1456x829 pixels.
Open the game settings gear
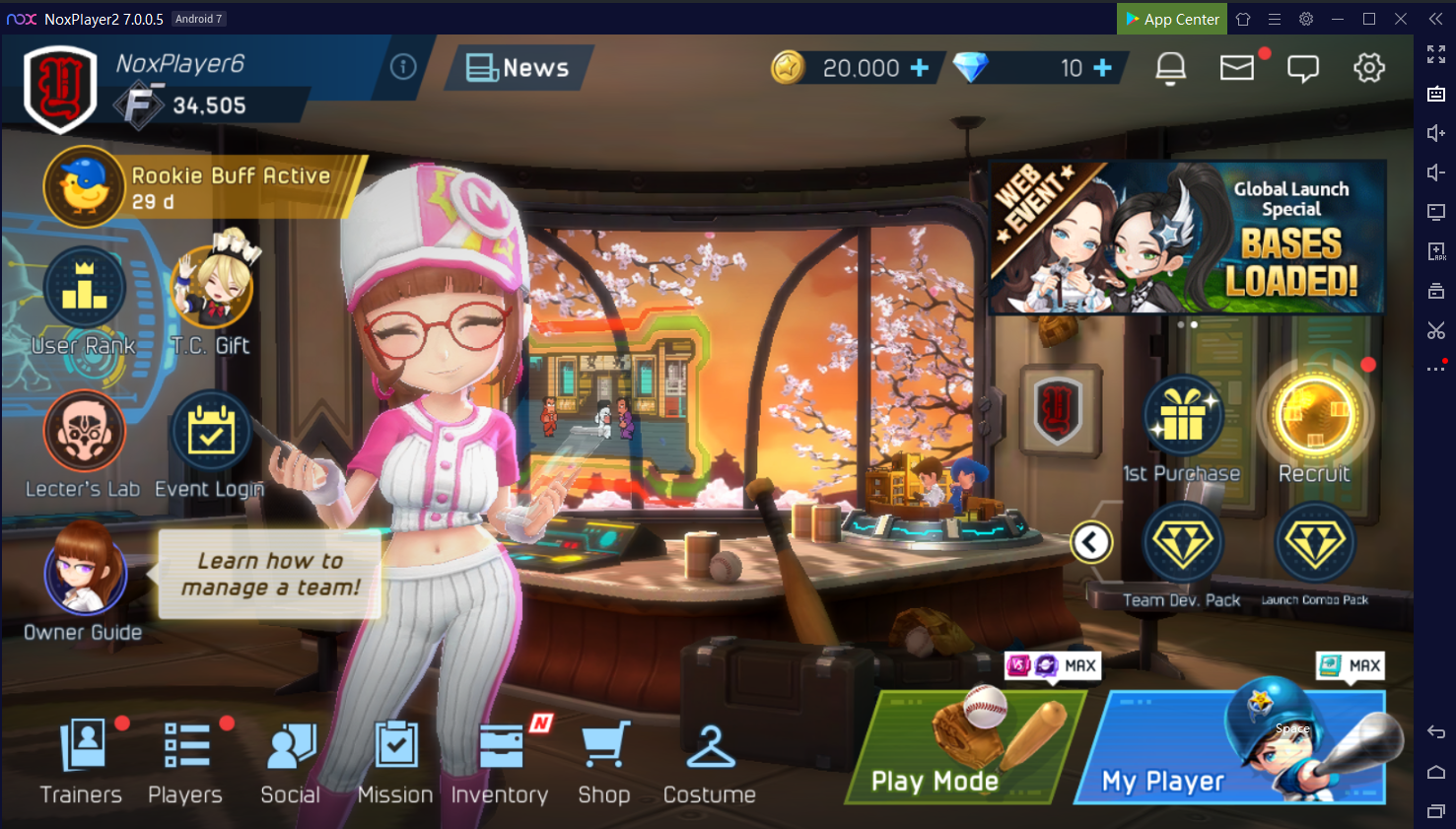[1368, 68]
